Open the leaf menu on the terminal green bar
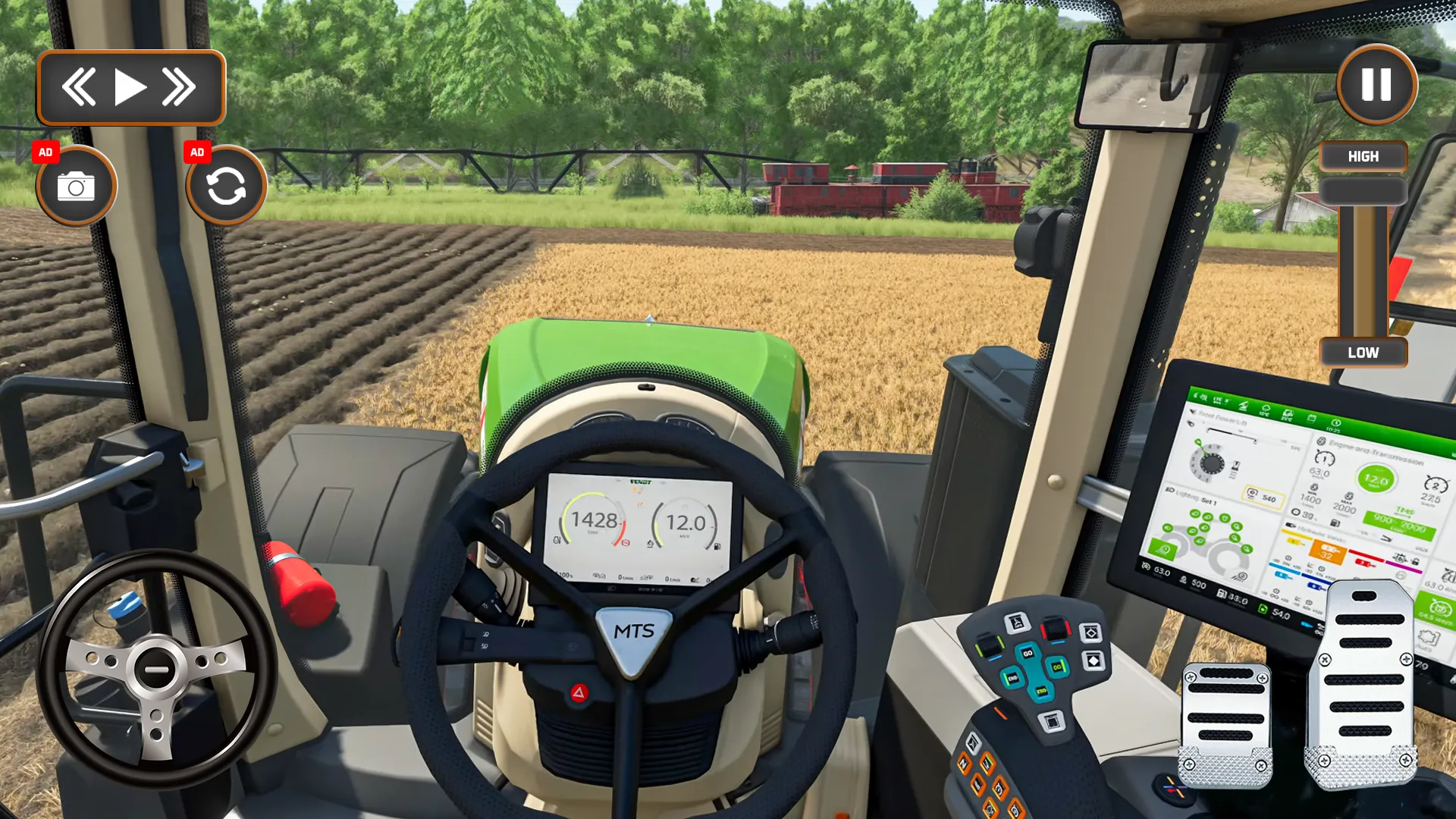The width and height of the screenshot is (1456, 819). pyautogui.click(x=1244, y=407)
